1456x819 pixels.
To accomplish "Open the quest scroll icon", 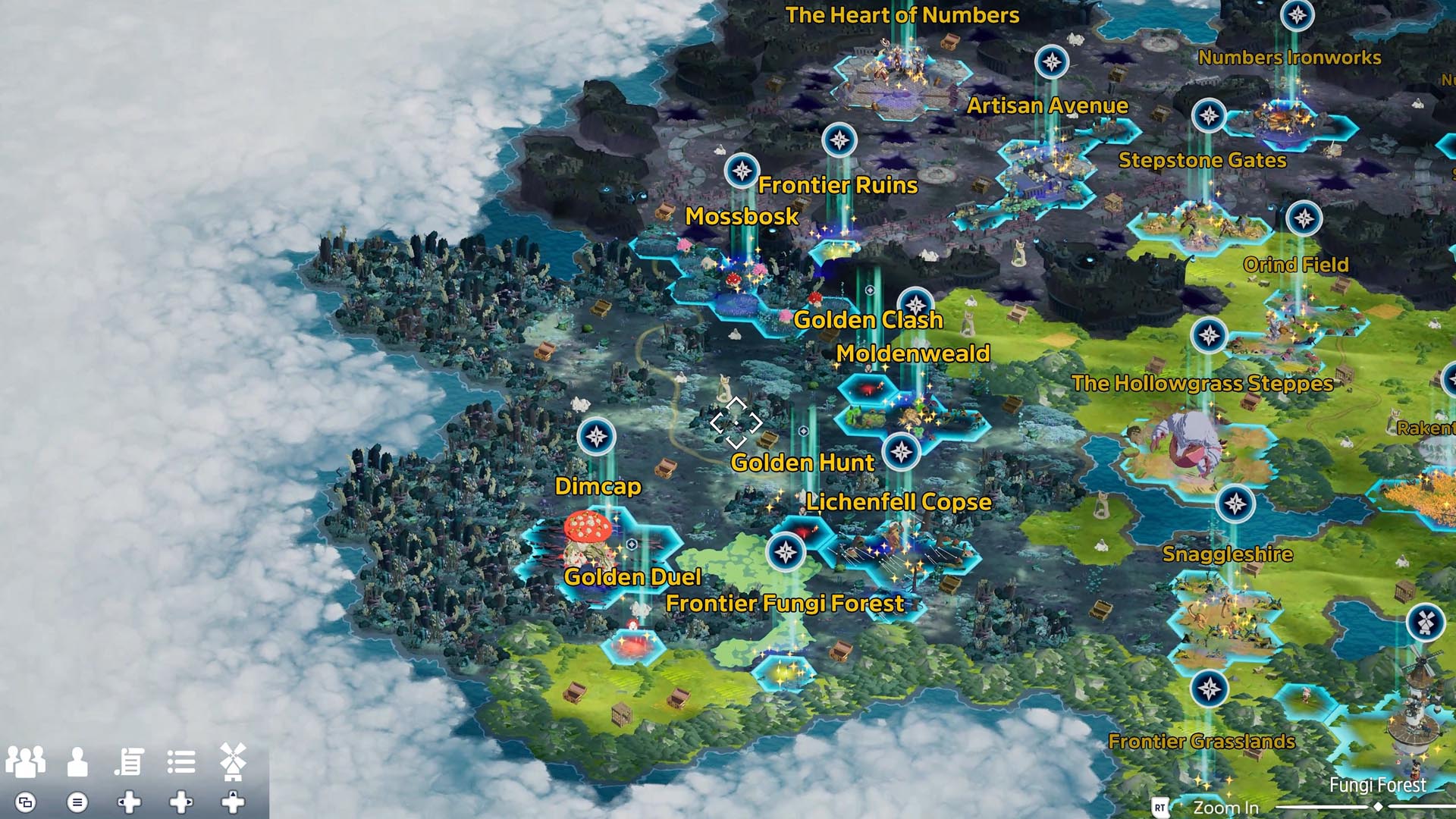I will (130, 761).
